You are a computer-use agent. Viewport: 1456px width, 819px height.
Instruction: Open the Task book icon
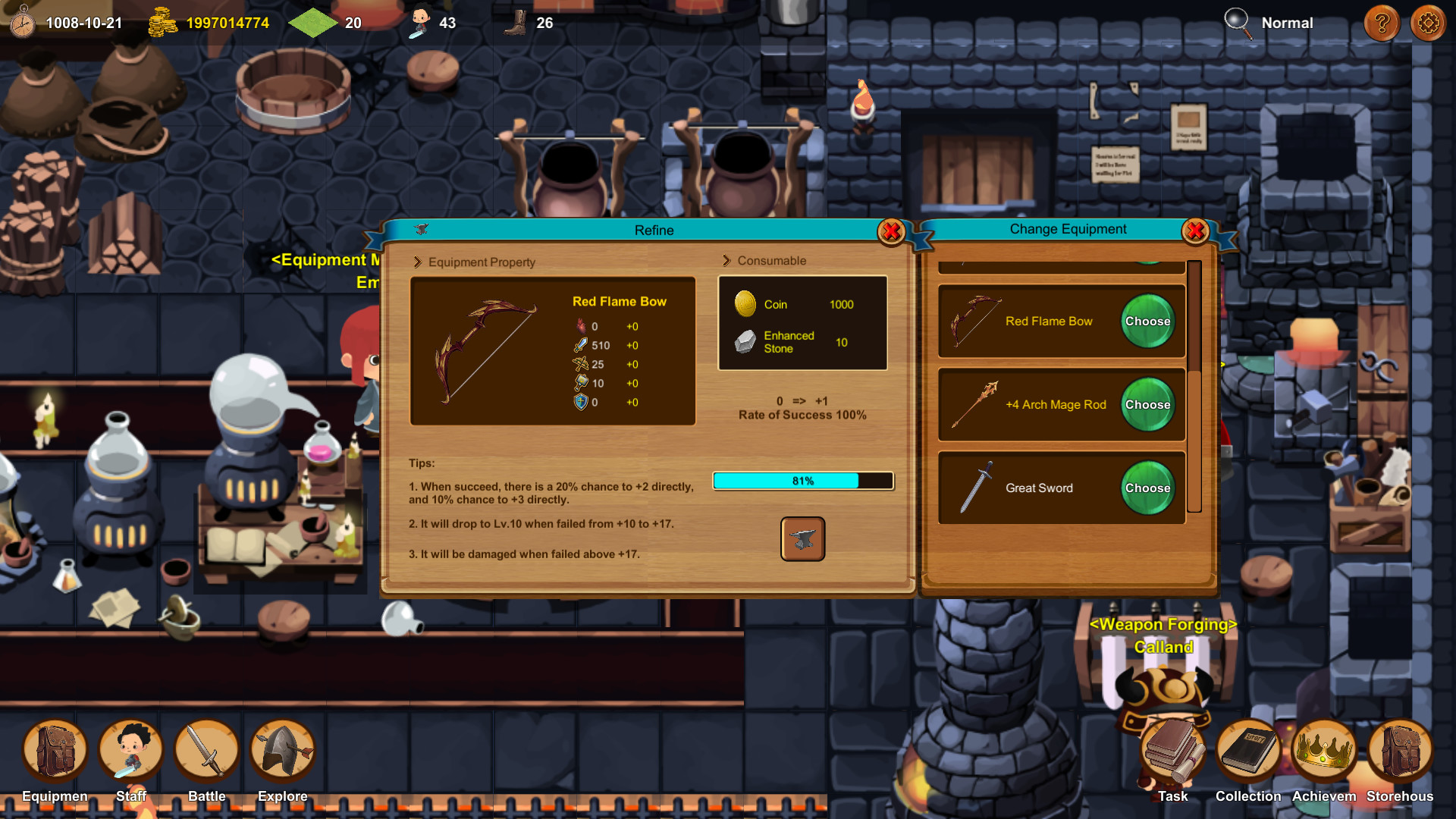[1172, 751]
